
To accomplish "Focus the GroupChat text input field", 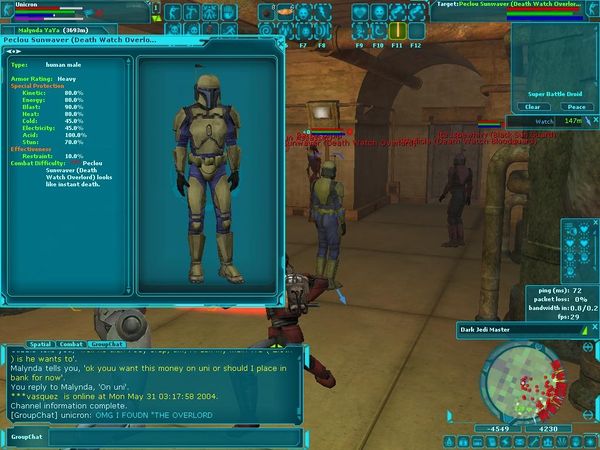I will point(170,437).
